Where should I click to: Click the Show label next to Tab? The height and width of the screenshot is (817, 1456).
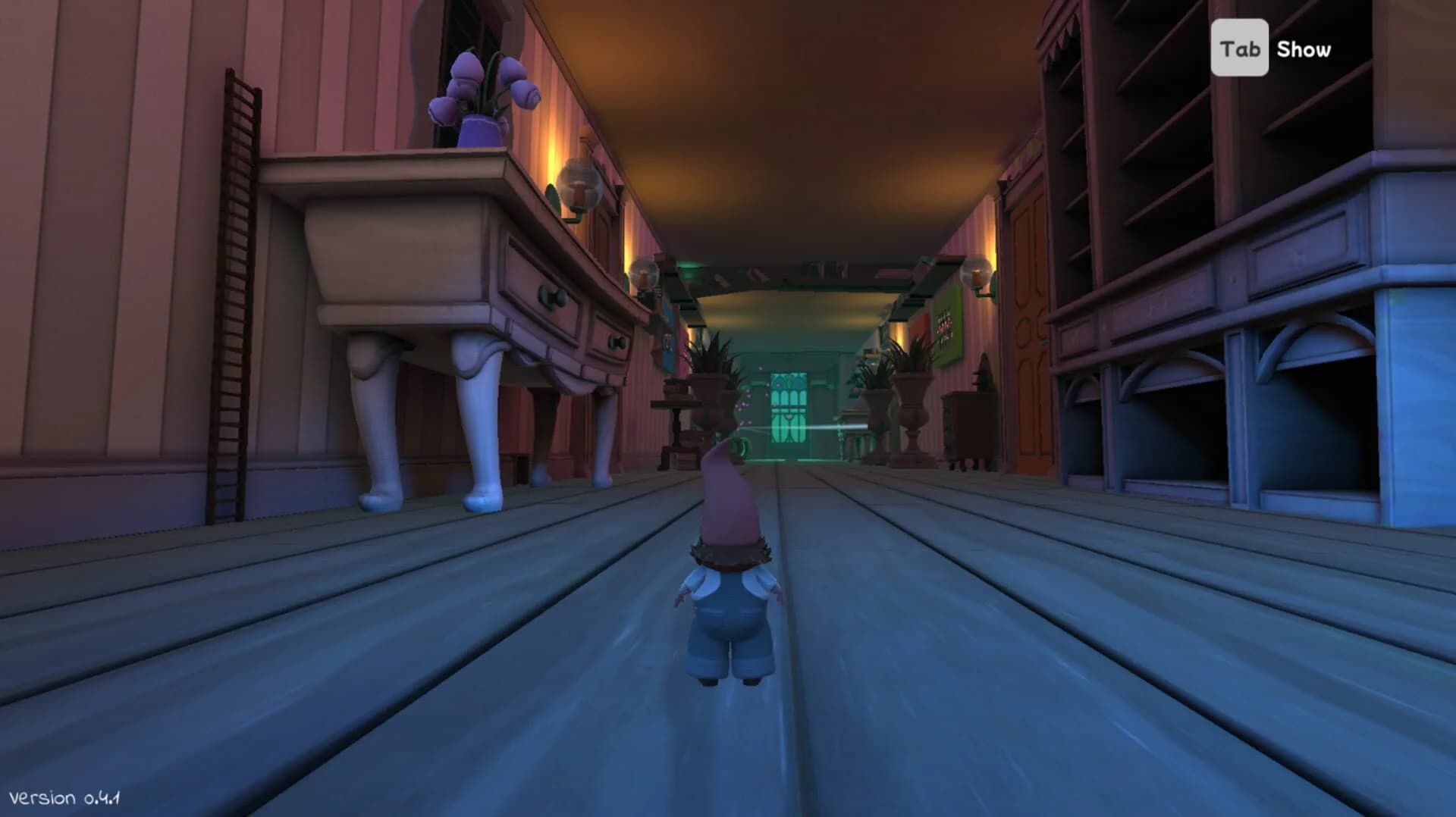1303,49
